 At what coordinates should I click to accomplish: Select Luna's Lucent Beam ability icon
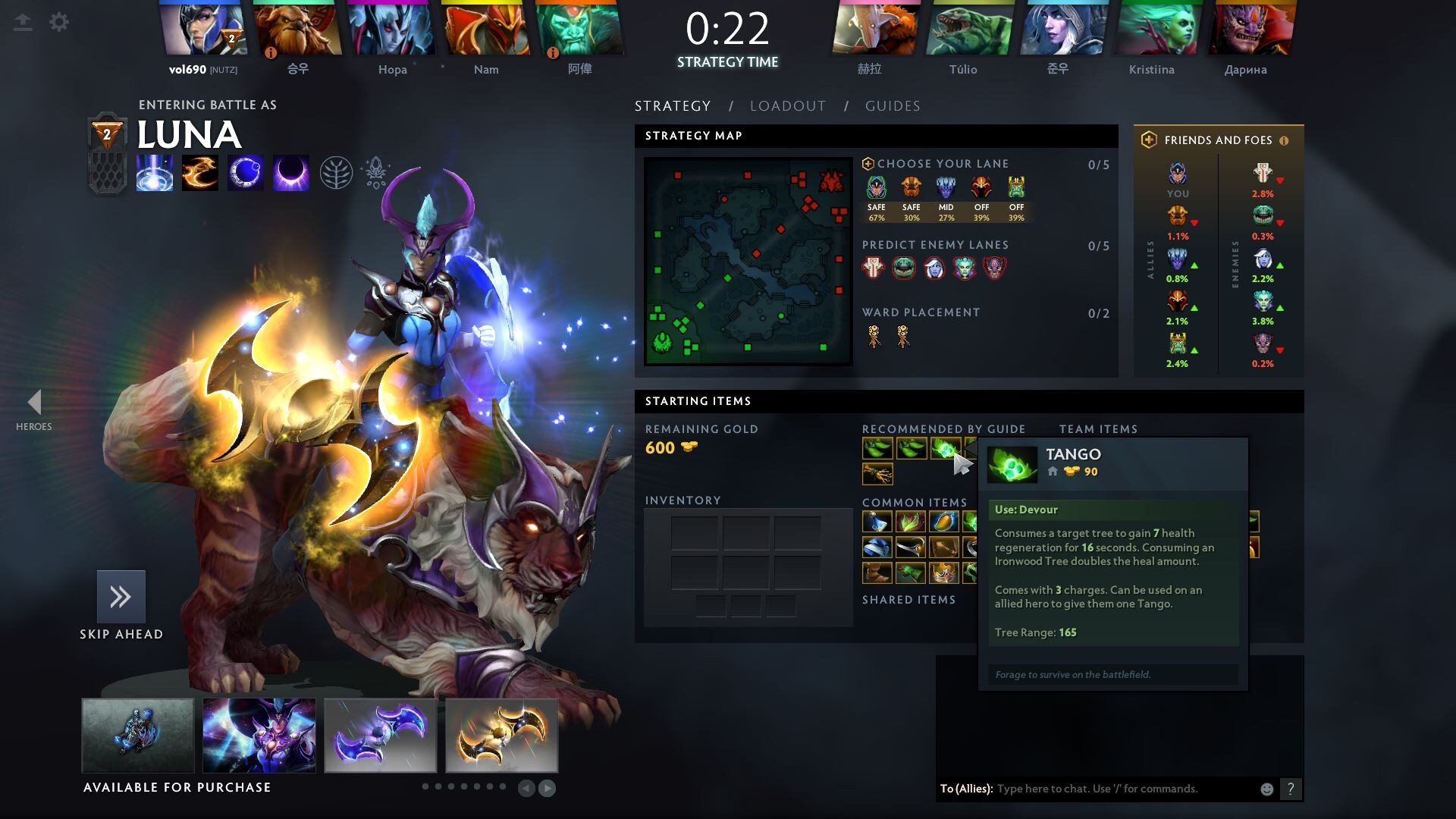click(155, 173)
